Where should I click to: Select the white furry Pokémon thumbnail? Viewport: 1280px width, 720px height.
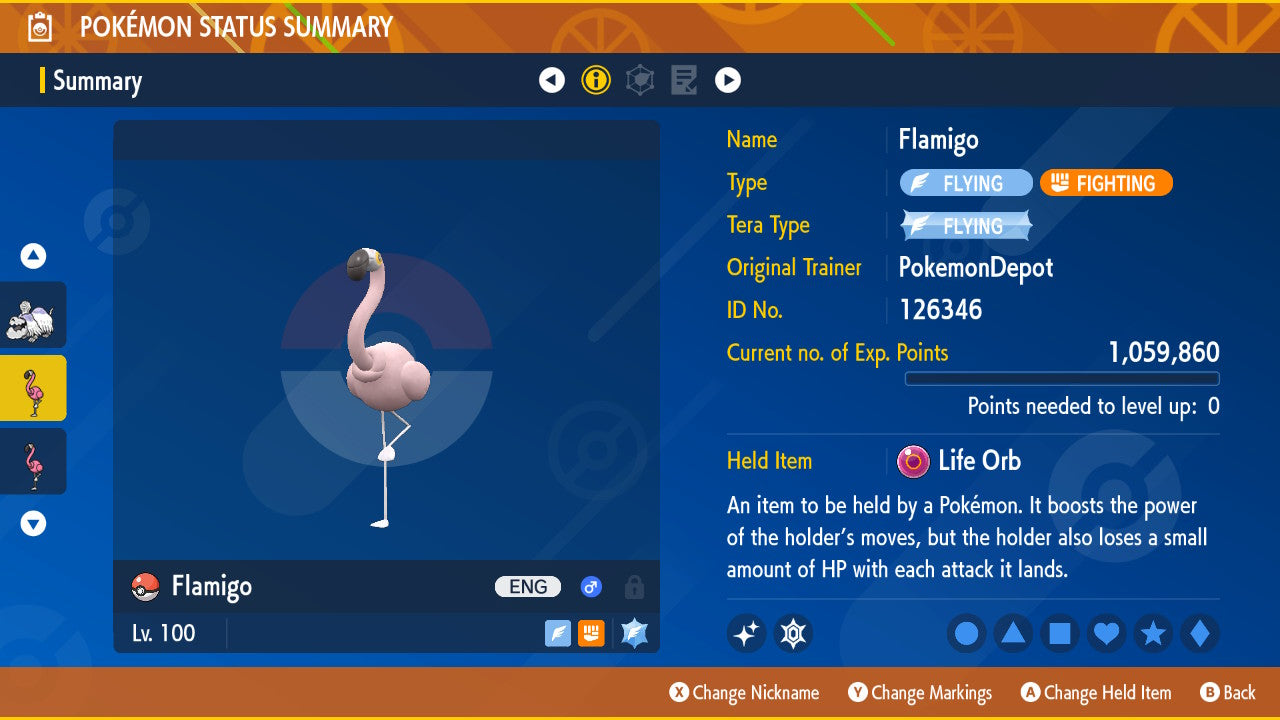(x=34, y=315)
